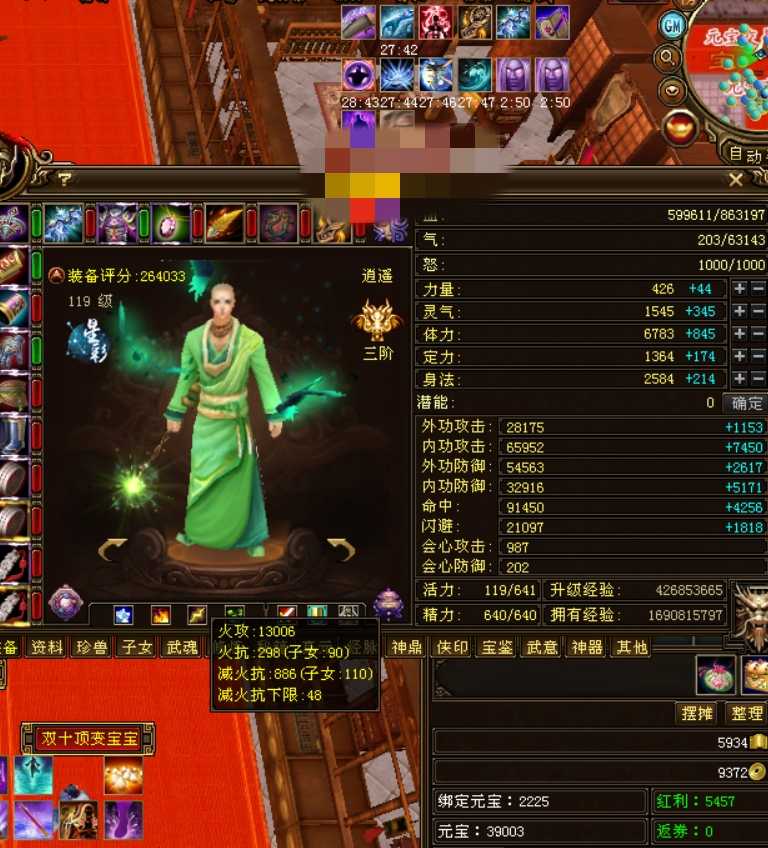Click the 摆摊 stall button

pyautogui.click(x=696, y=714)
